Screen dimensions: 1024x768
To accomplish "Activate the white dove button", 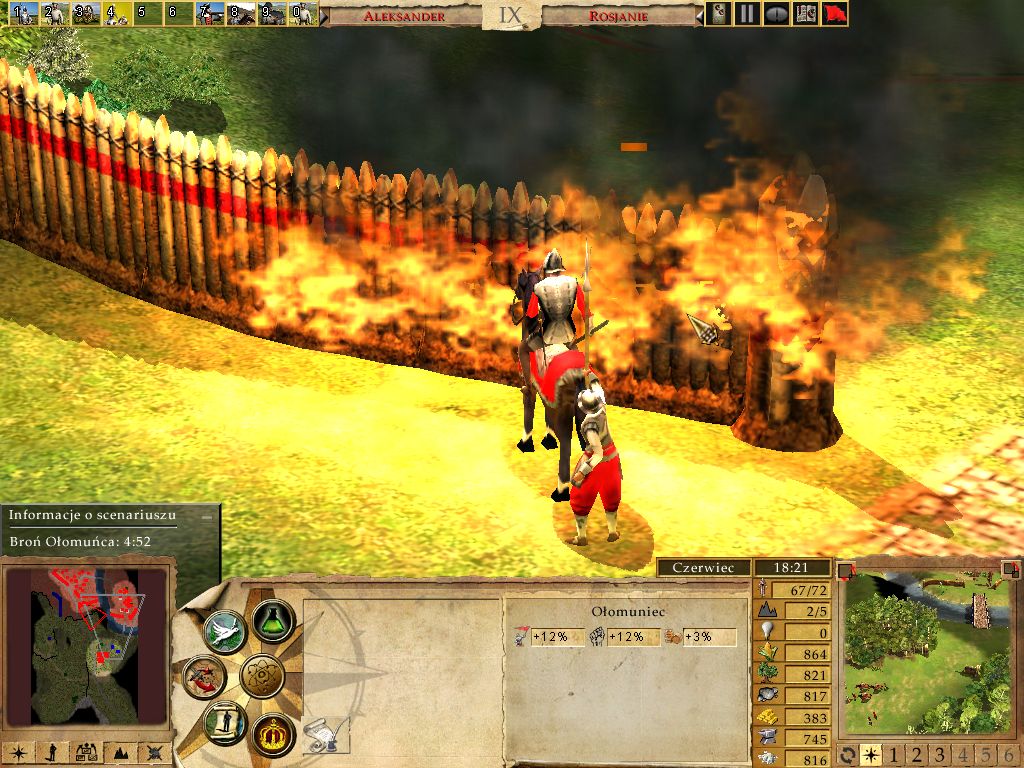I will point(224,632).
